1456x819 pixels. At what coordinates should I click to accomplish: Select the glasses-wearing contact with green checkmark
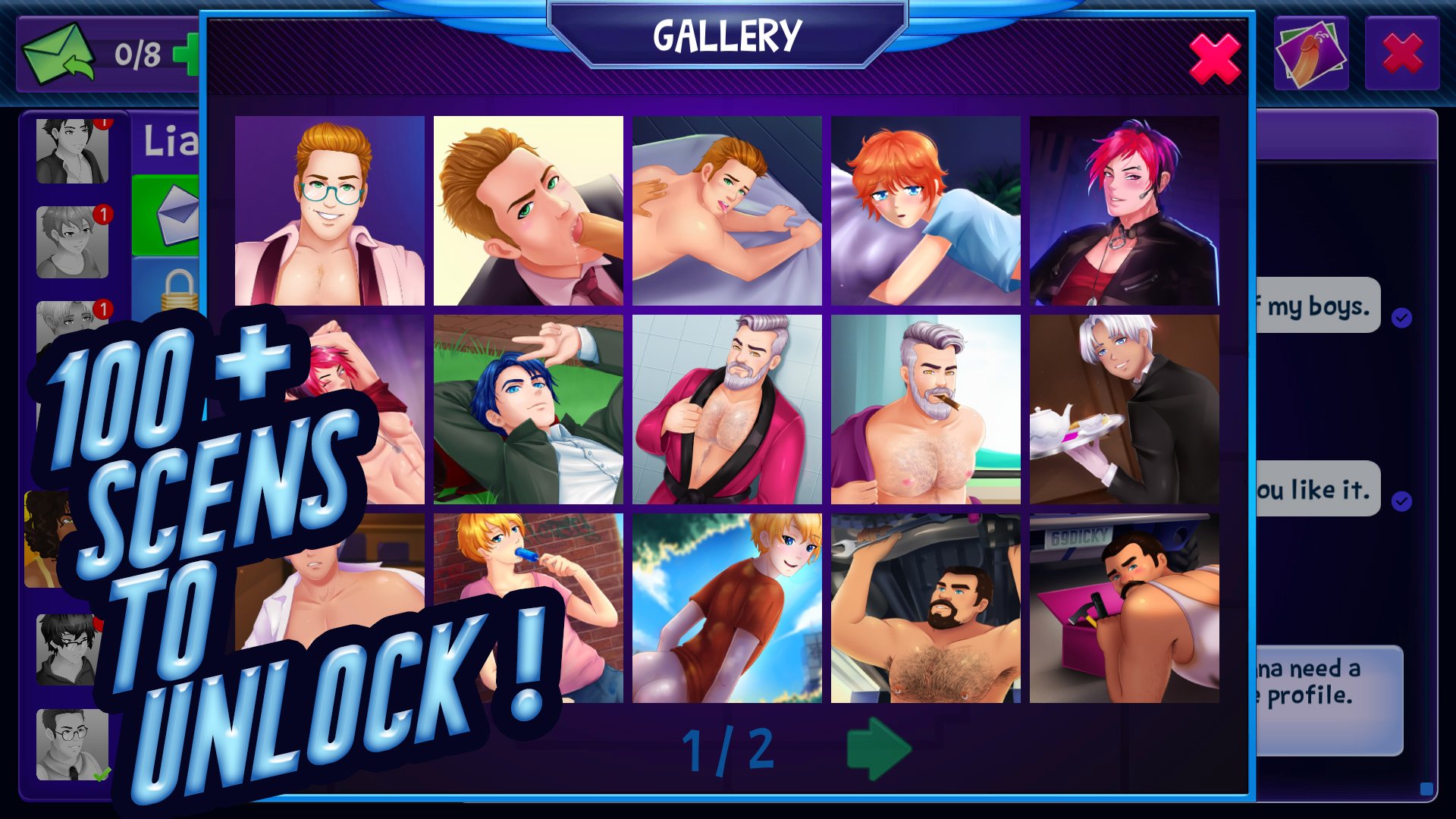click(72, 745)
